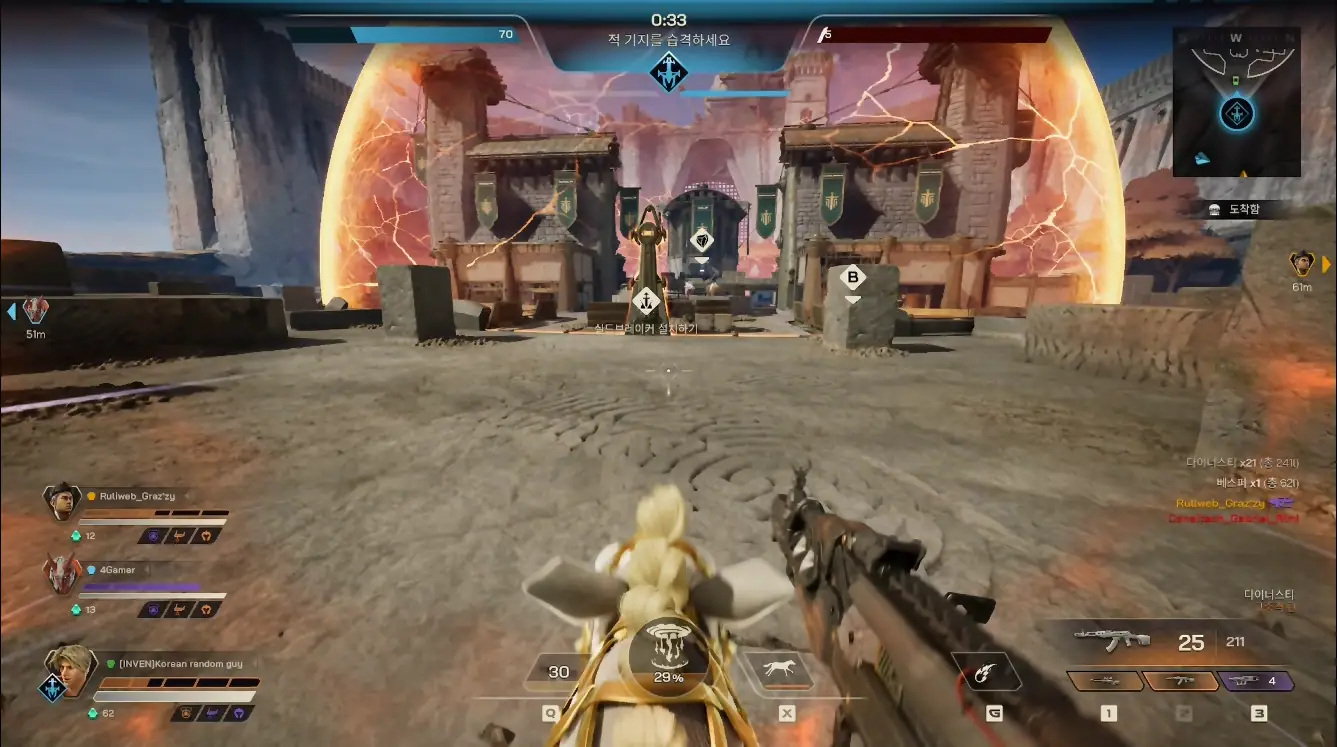Select teammate Ruliweb_Graz'zy's portrait
The width and height of the screenshot is (1337, 747).
pyautogui.click(x=62, y=502)
